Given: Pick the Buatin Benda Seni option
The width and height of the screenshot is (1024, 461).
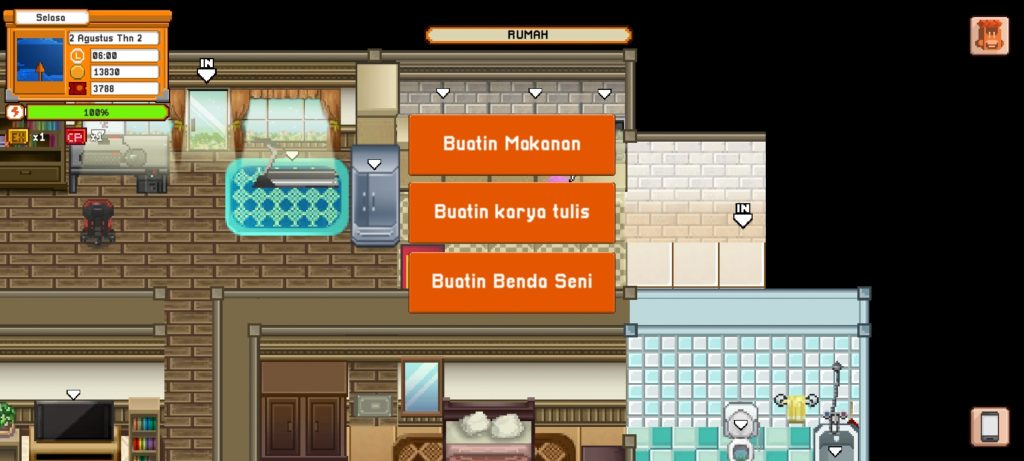Looking at the screenshot, I should click(511, 281).
